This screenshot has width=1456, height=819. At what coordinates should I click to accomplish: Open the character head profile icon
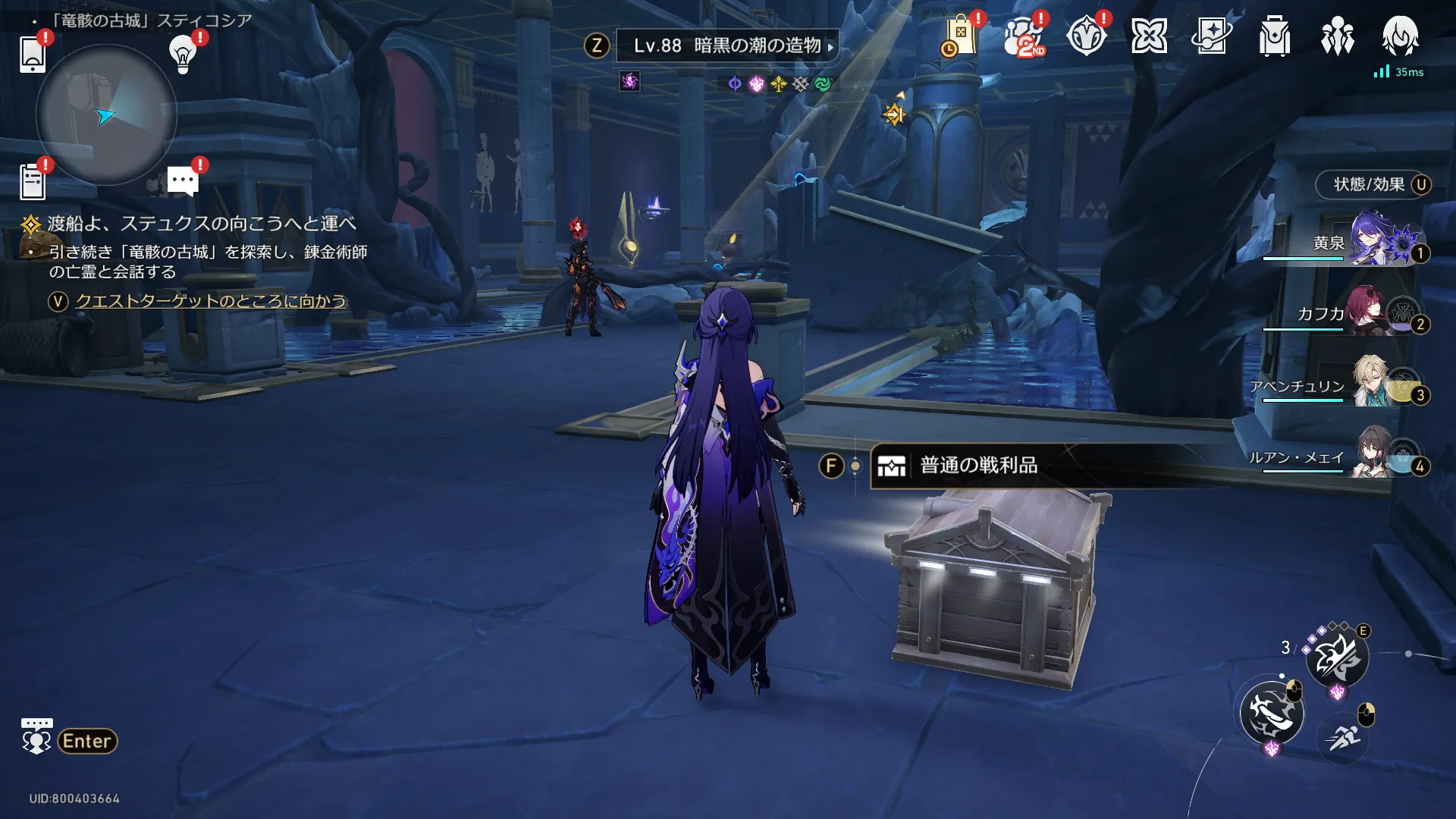point(1400,36)
